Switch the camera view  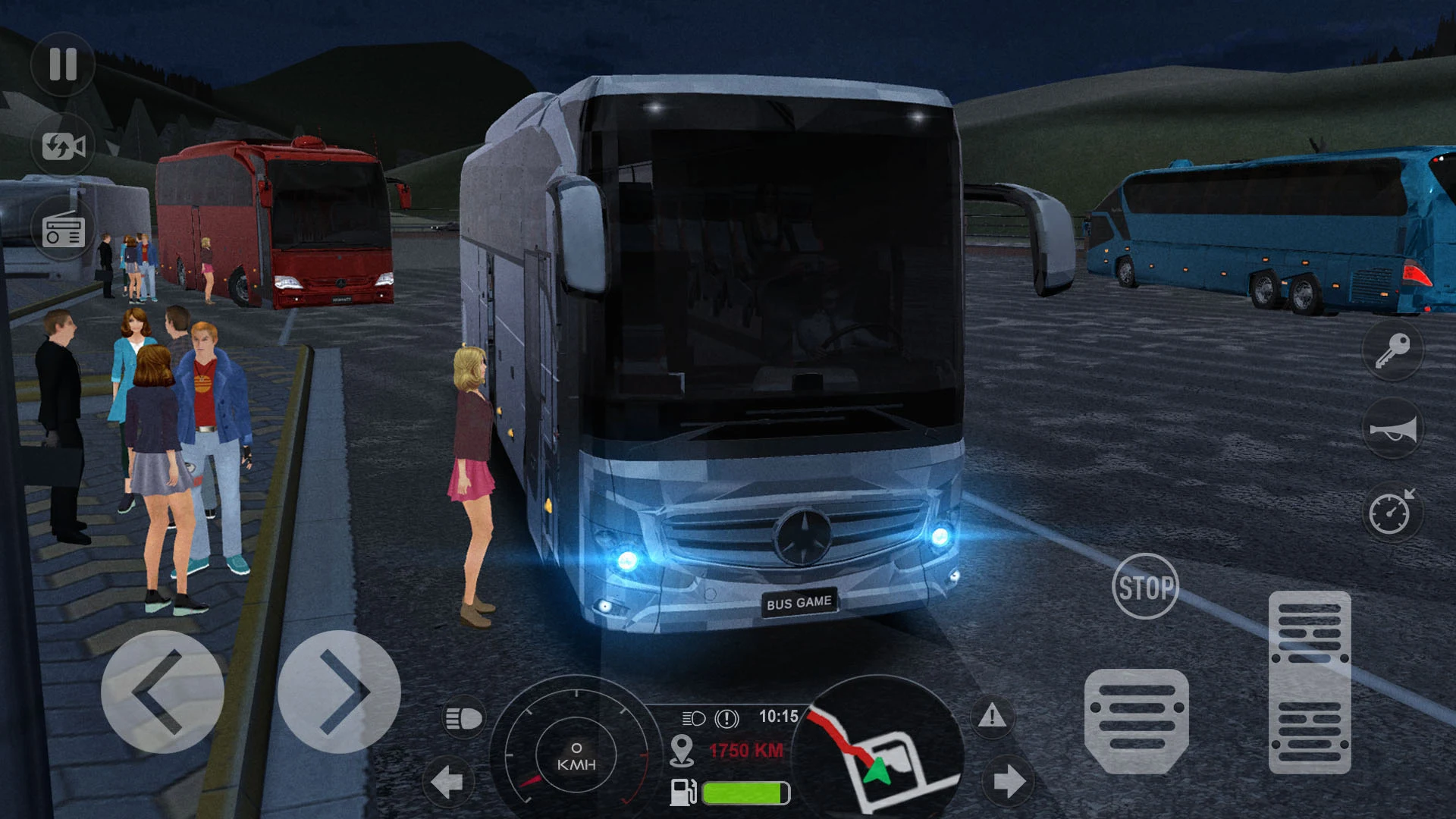[x=63, y=146]
